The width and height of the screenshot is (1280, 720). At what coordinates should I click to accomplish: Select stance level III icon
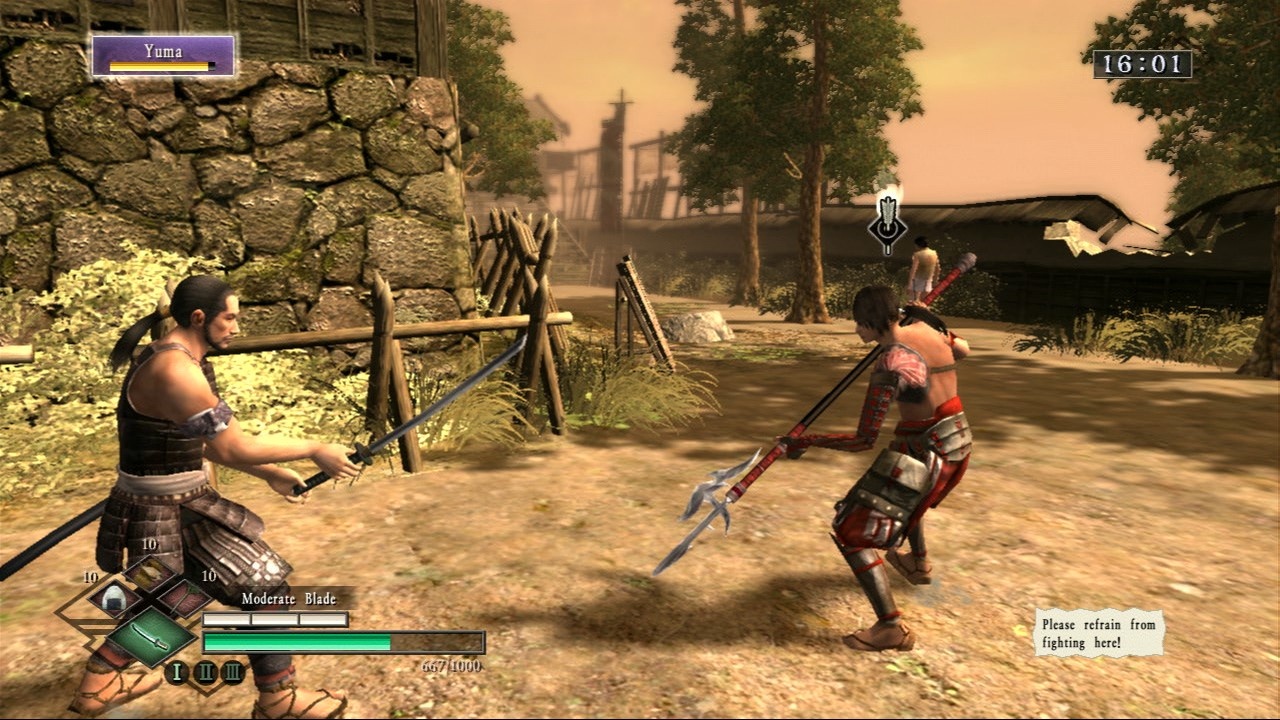tap(235, 671)
